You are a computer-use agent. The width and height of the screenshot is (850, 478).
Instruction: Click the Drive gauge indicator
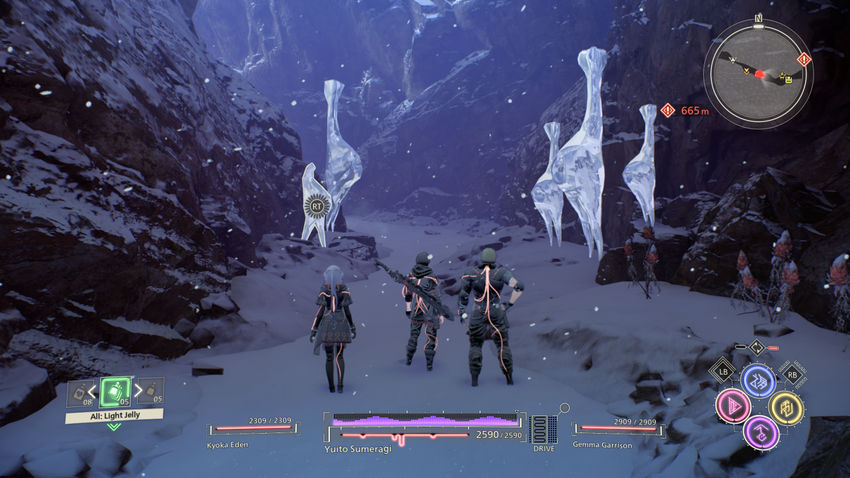[544, 428]
